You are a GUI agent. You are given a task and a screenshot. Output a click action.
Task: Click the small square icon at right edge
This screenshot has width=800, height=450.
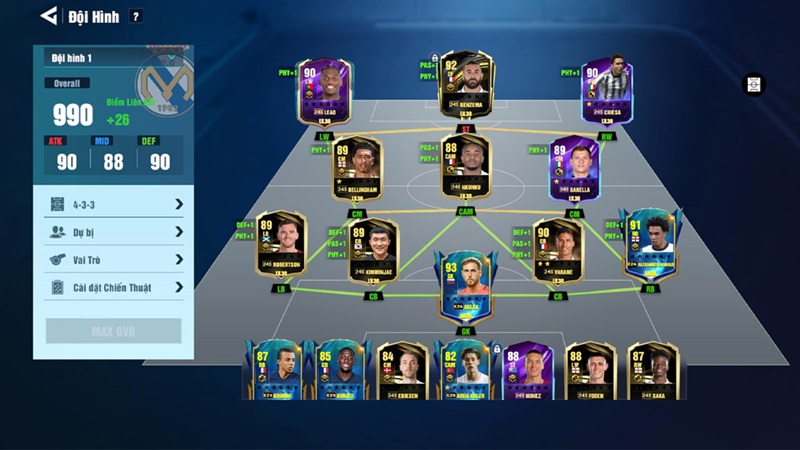pos(752,85)
